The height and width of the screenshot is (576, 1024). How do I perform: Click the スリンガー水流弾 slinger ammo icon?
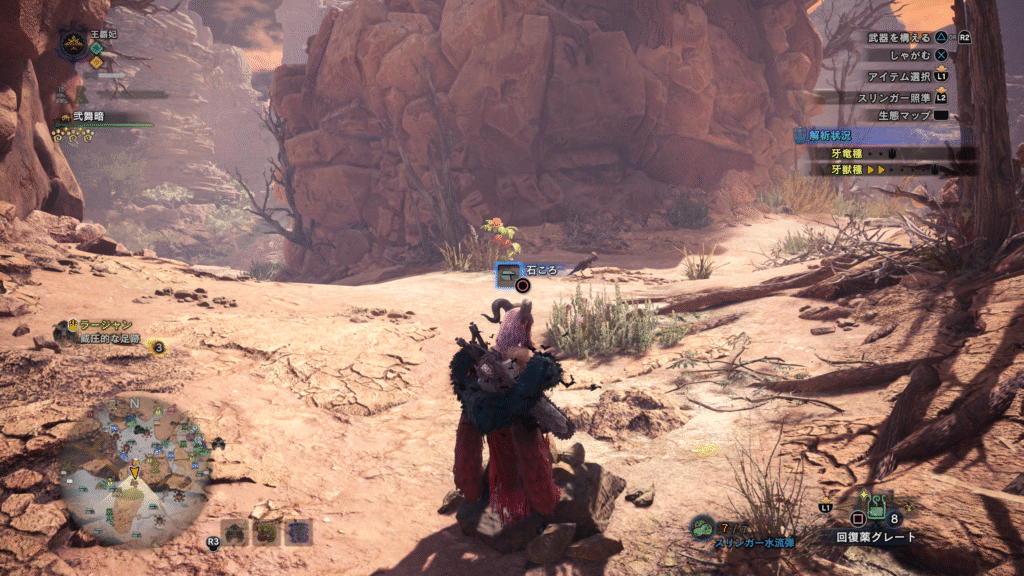pyautogui.click(x=703, y=527)
